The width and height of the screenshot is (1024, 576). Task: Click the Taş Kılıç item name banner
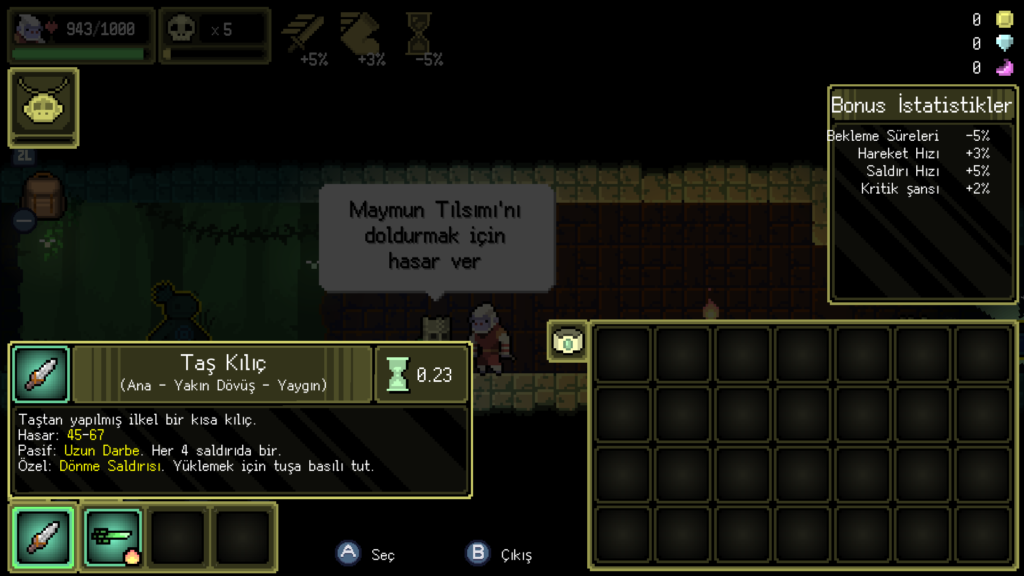click(223, 374)
